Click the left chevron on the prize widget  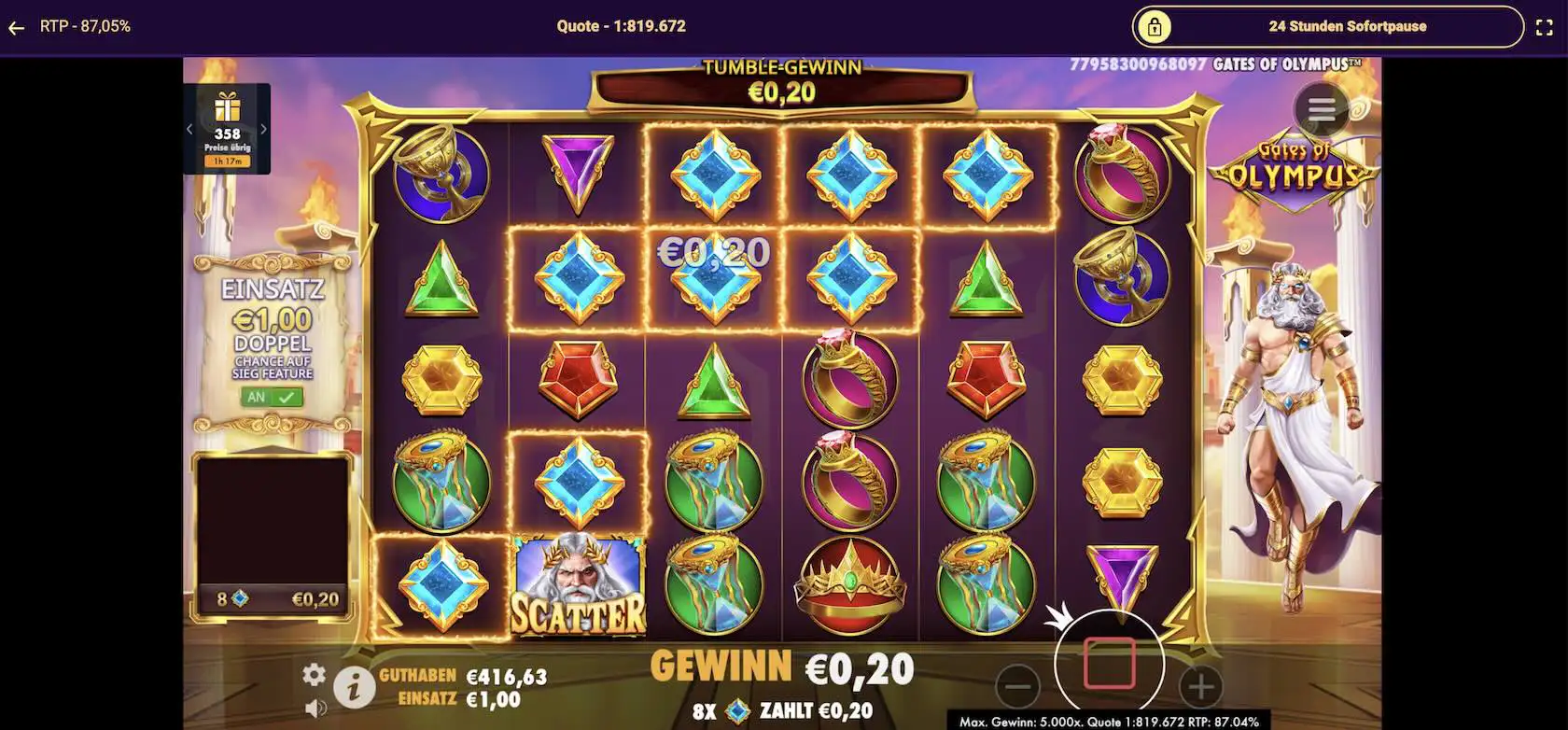tap(190, 128)
